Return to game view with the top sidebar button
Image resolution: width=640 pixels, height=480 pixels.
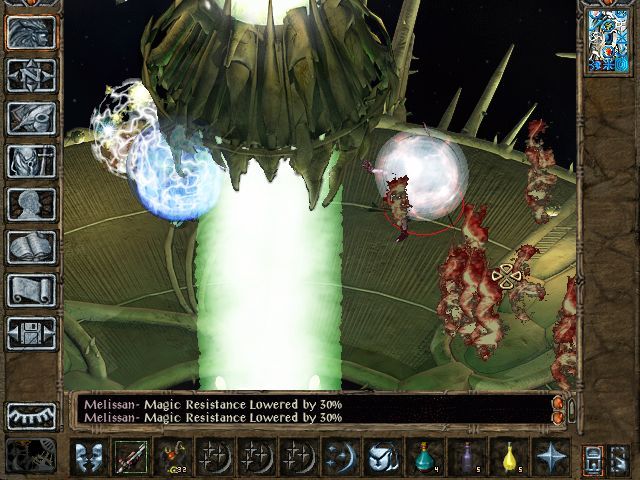[x=31, y=32]
